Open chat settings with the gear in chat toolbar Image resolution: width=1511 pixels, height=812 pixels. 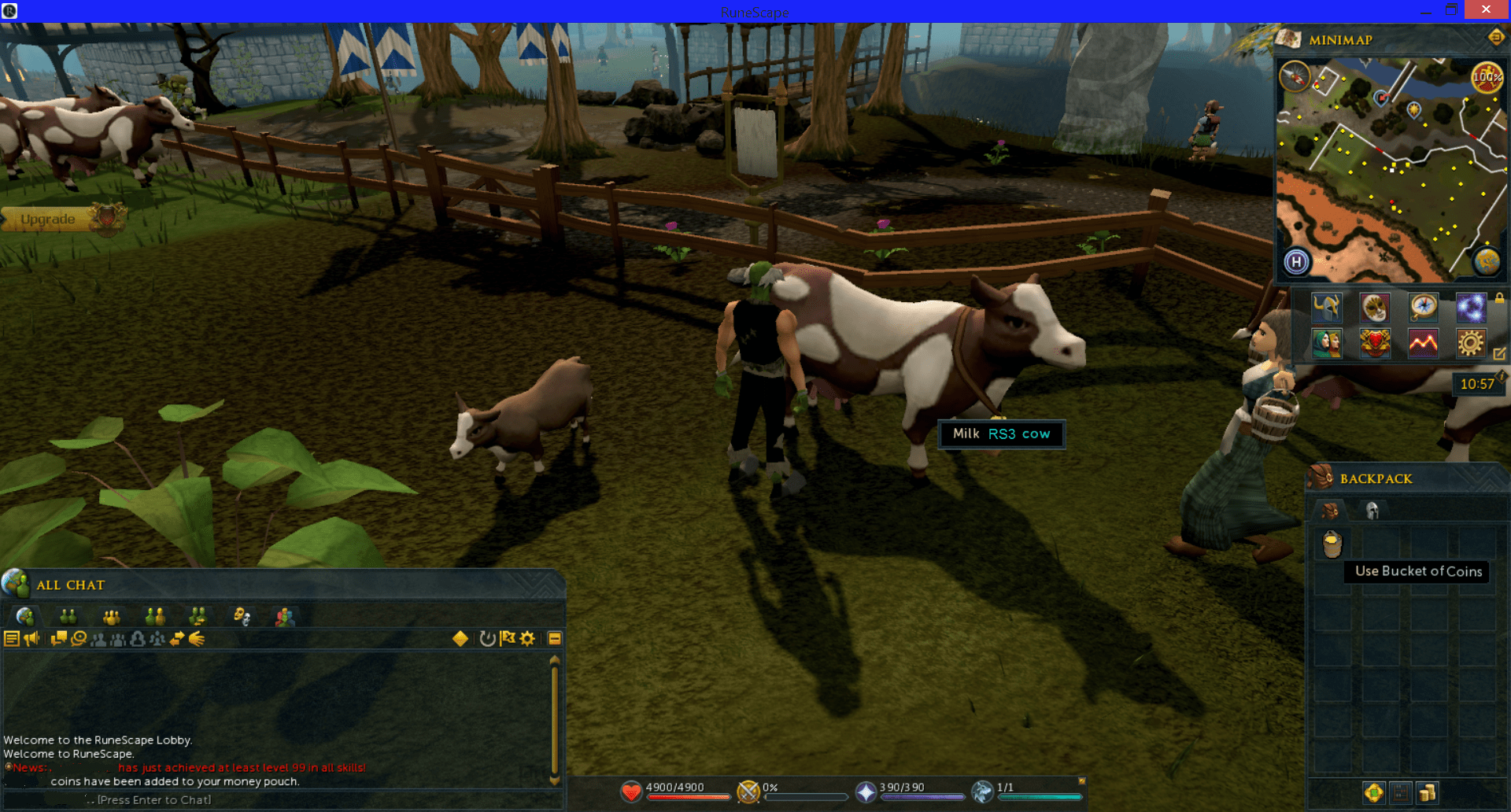click(x=528, y=638)
